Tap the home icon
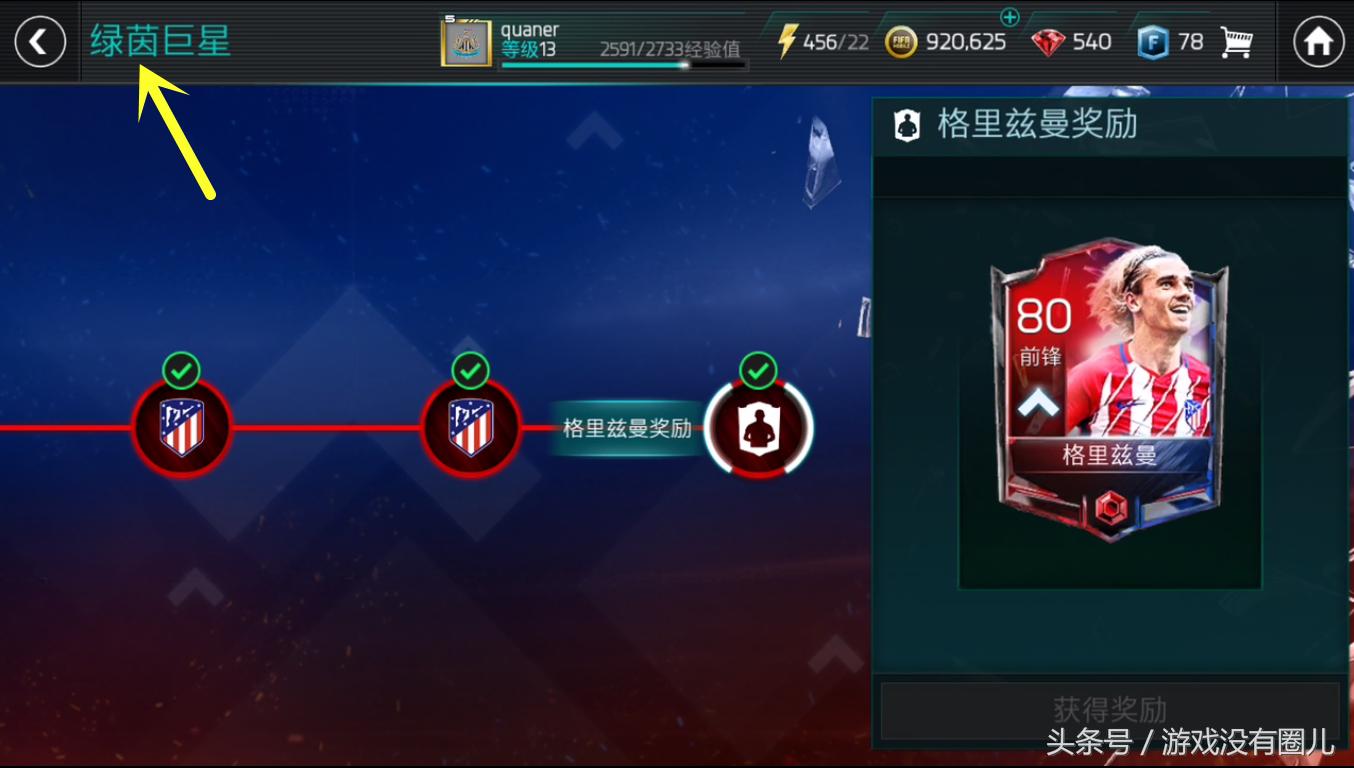The image size is (1354, 768). pos(1320,40)
